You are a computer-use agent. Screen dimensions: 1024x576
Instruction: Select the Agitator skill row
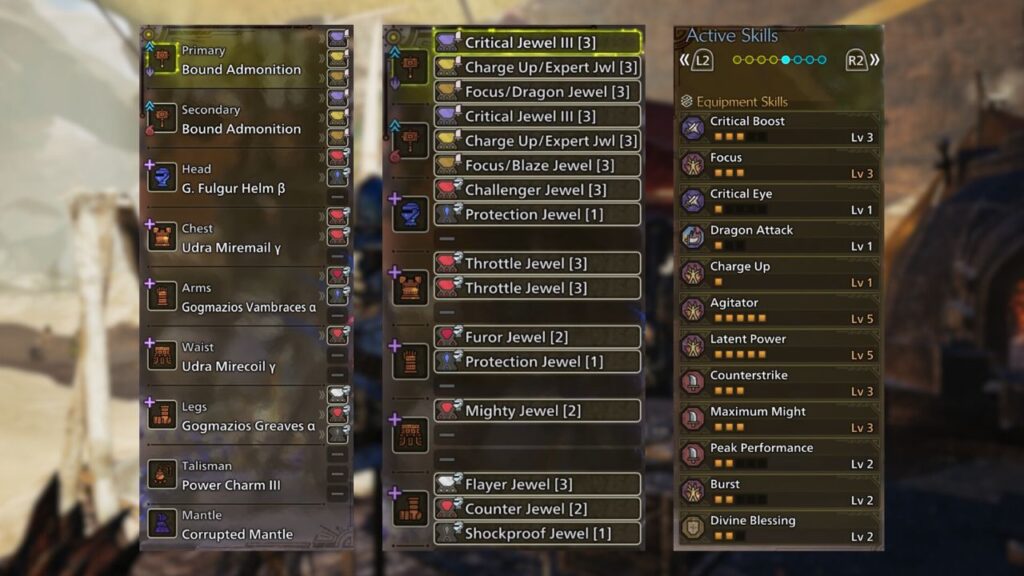[779, 310]
